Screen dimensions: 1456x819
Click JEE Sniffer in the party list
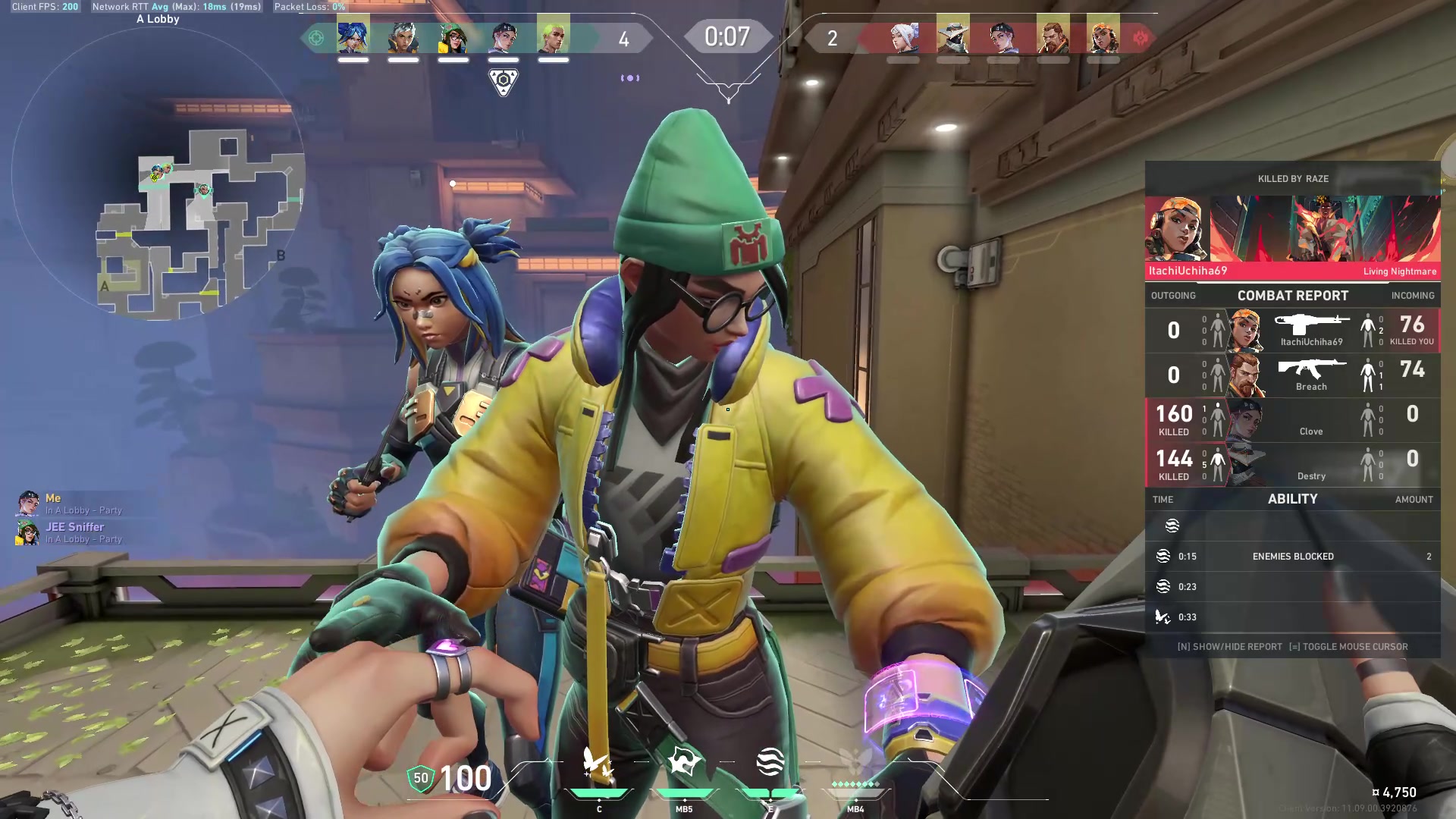(x=75, y=526)
